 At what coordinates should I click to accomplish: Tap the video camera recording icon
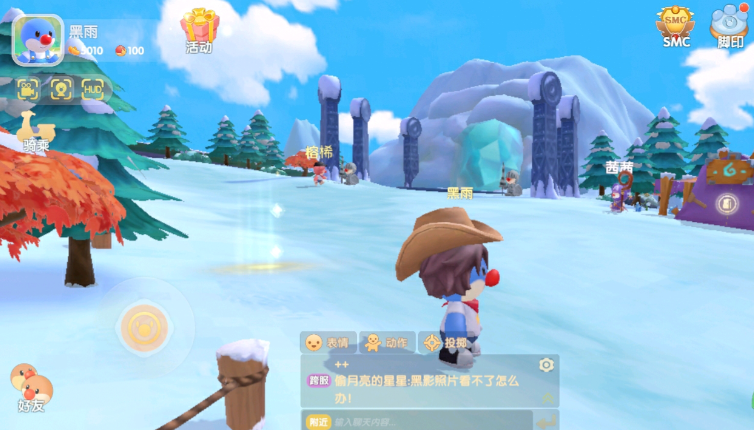(29, 89)
